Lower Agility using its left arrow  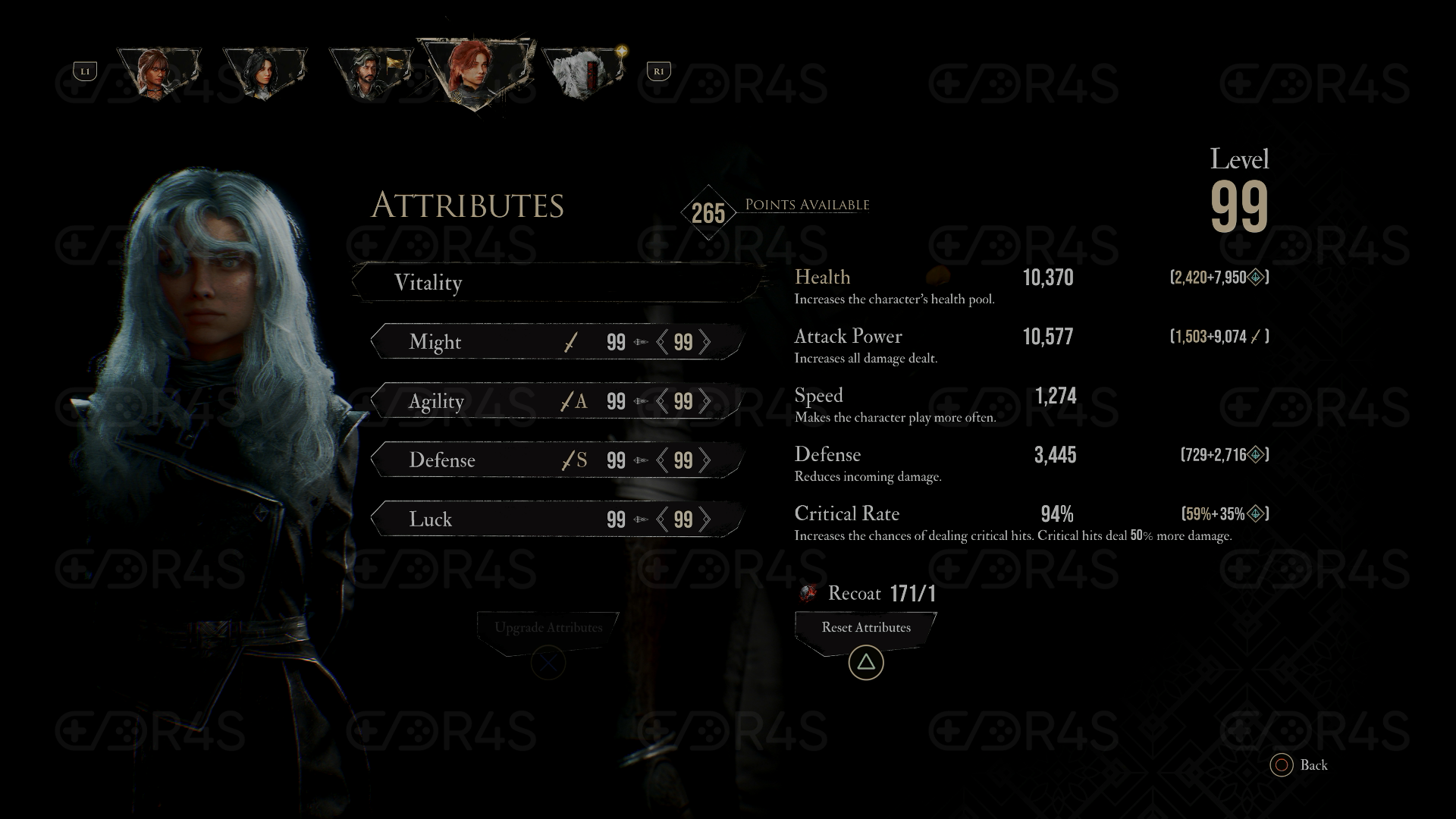click(662, 401)
